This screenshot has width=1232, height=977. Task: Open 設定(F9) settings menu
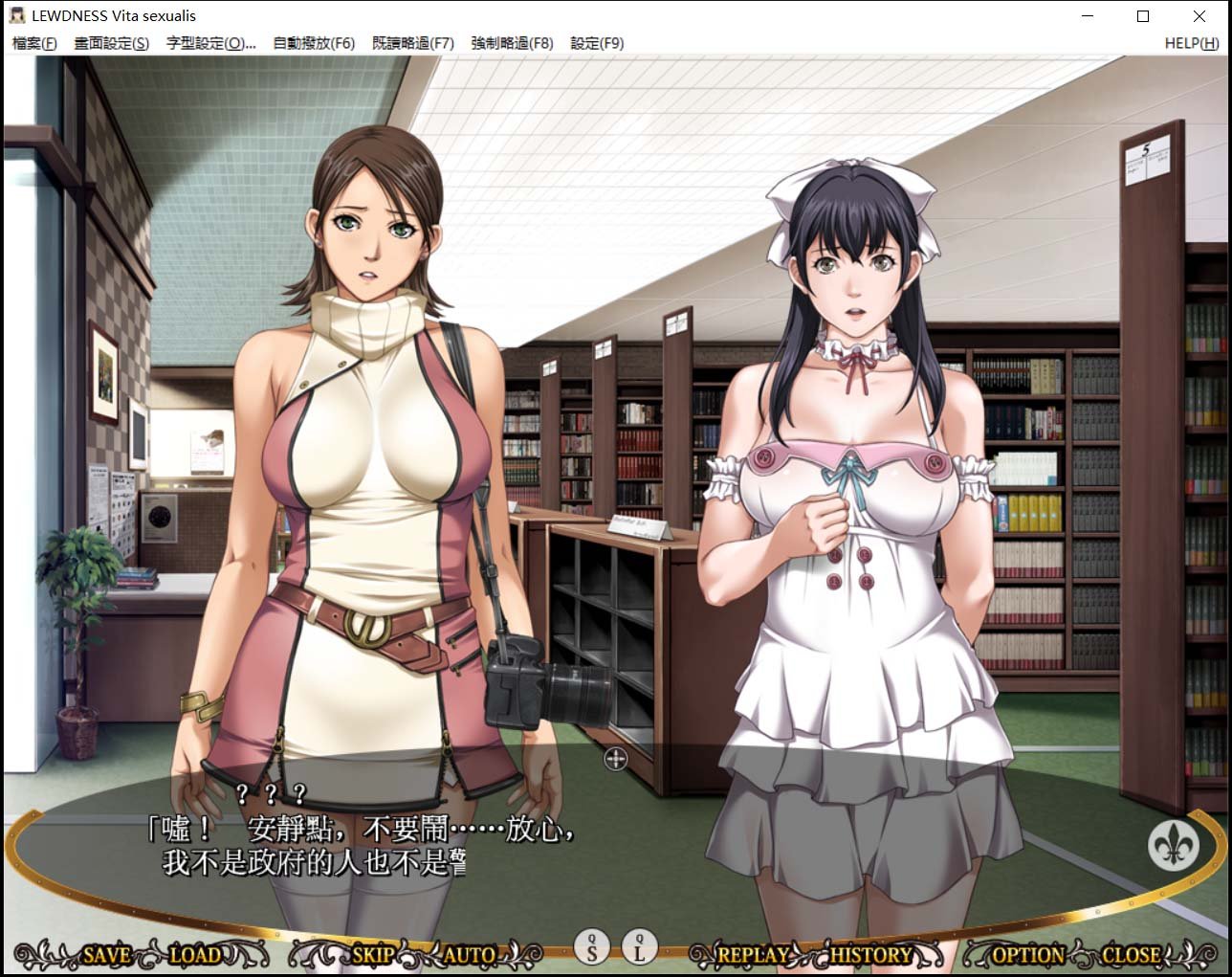[597, 43]
